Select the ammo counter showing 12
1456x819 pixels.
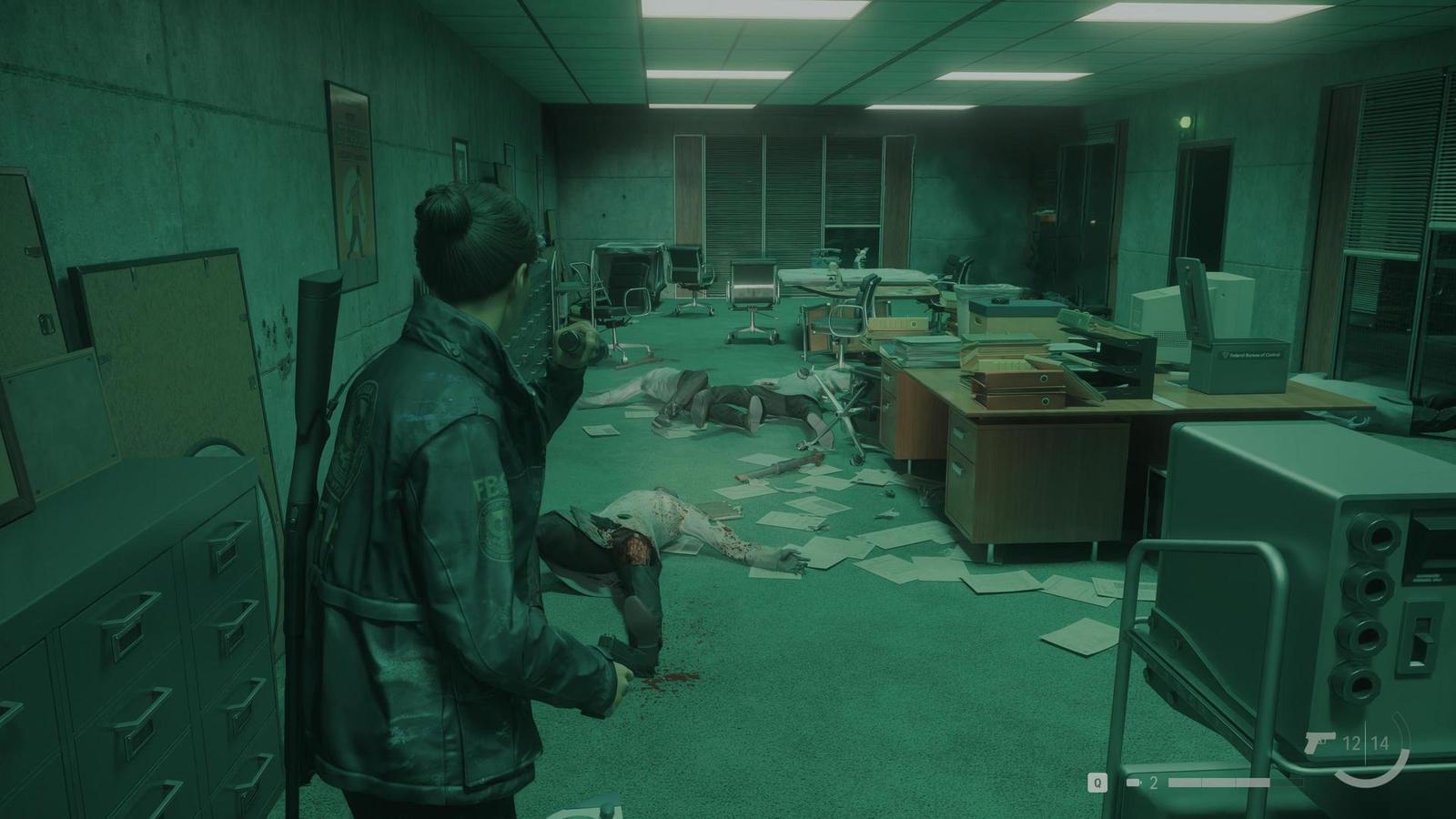pos(1353,743)
